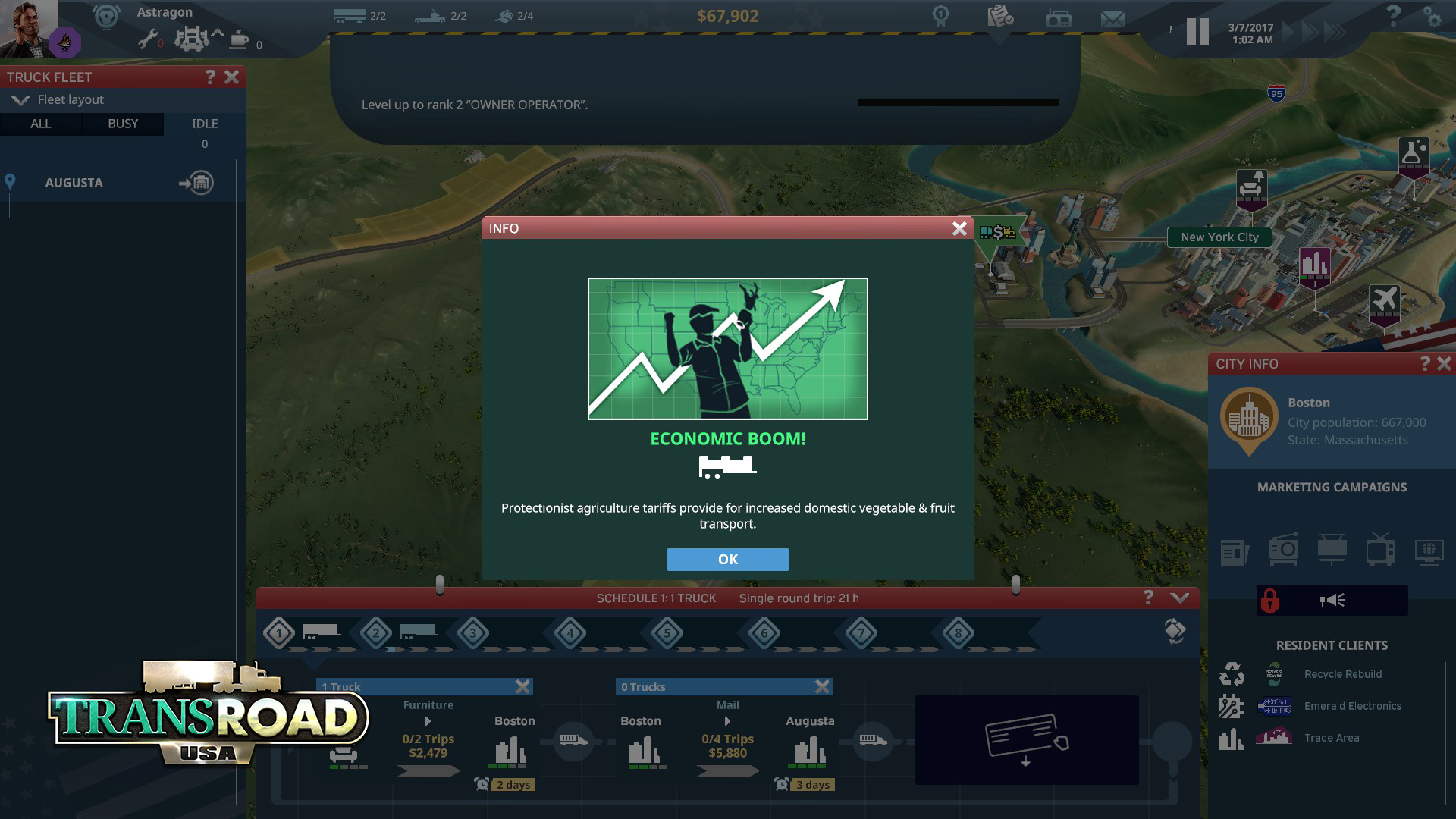Collapse the Schedule panel with arrow

coord(1180,598)
